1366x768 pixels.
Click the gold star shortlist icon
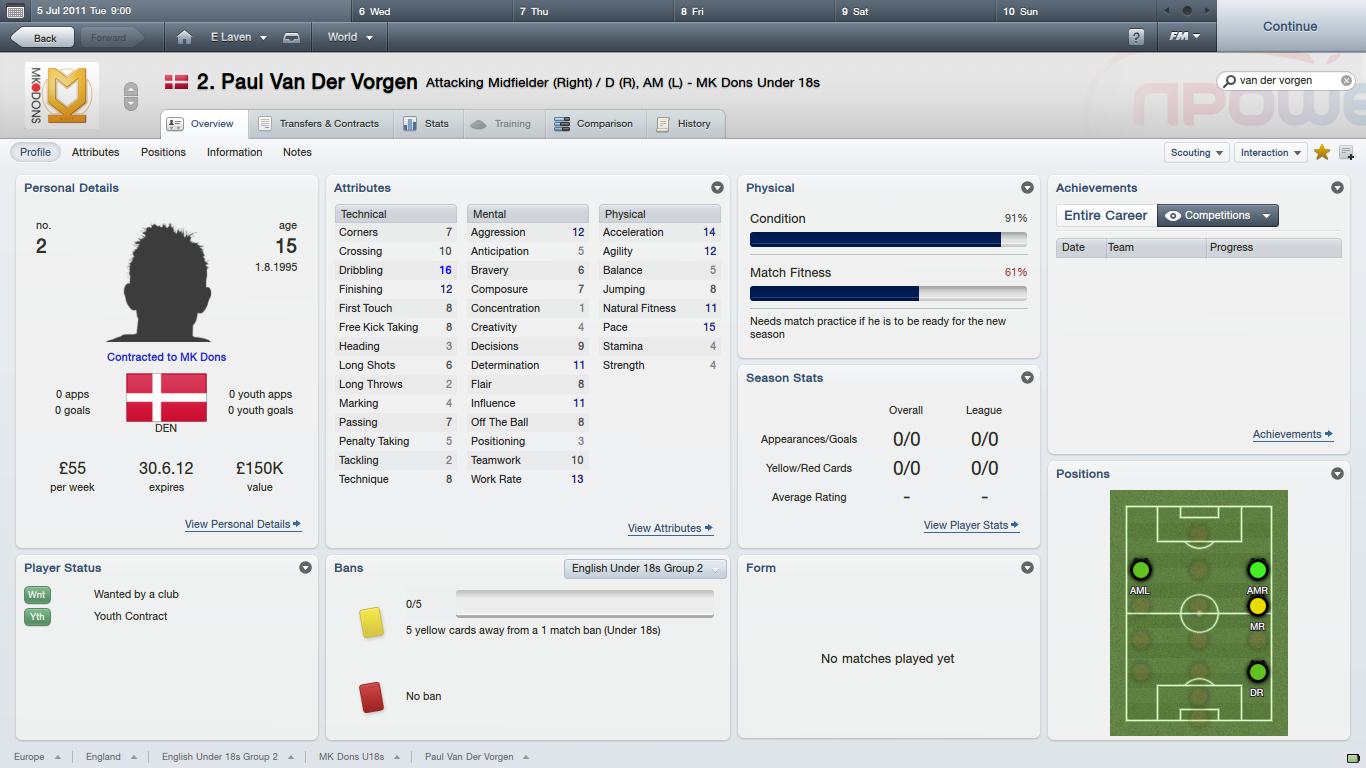pyautogui.click(x=1322, y=152)
